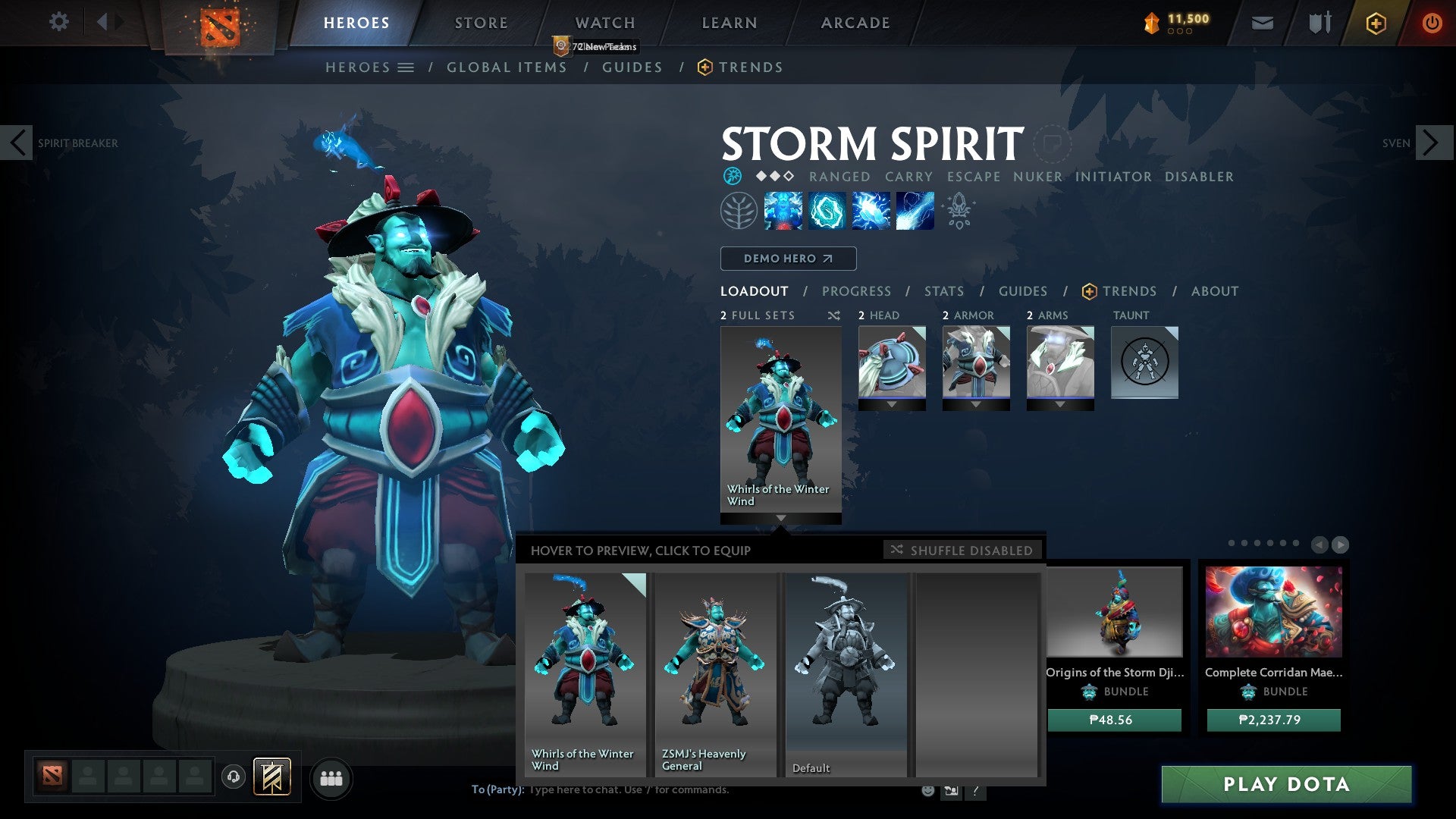Open the Armory shield-and-sword icon
Viewport: 1456px width, 819px height.
coord(1318,23)
